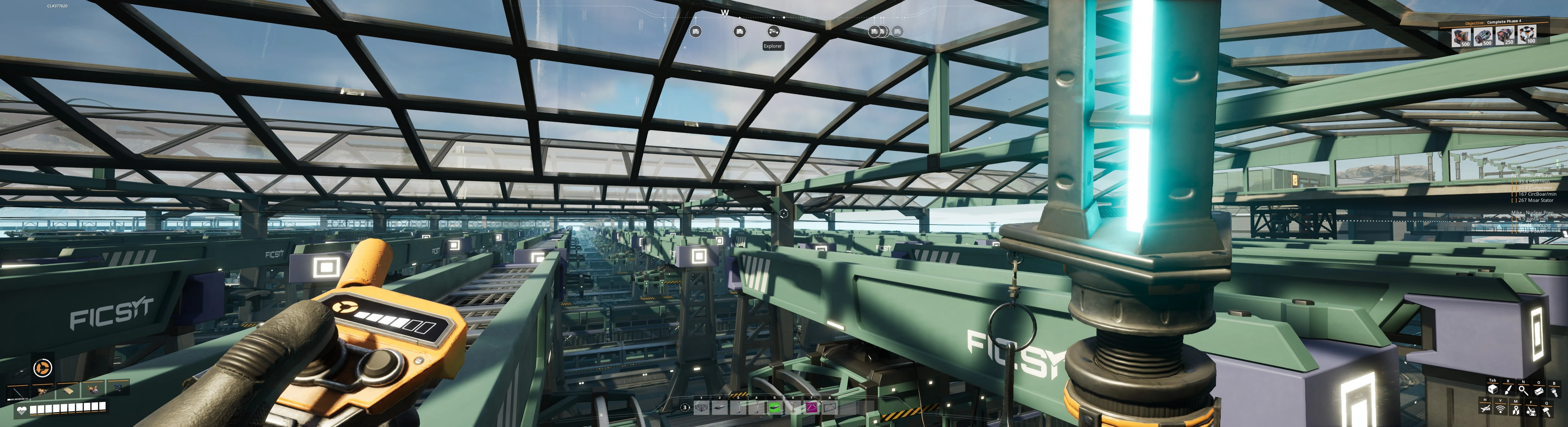
Task: Select the pole with orange top in slot 6
Action: click(x=793, y=408)
